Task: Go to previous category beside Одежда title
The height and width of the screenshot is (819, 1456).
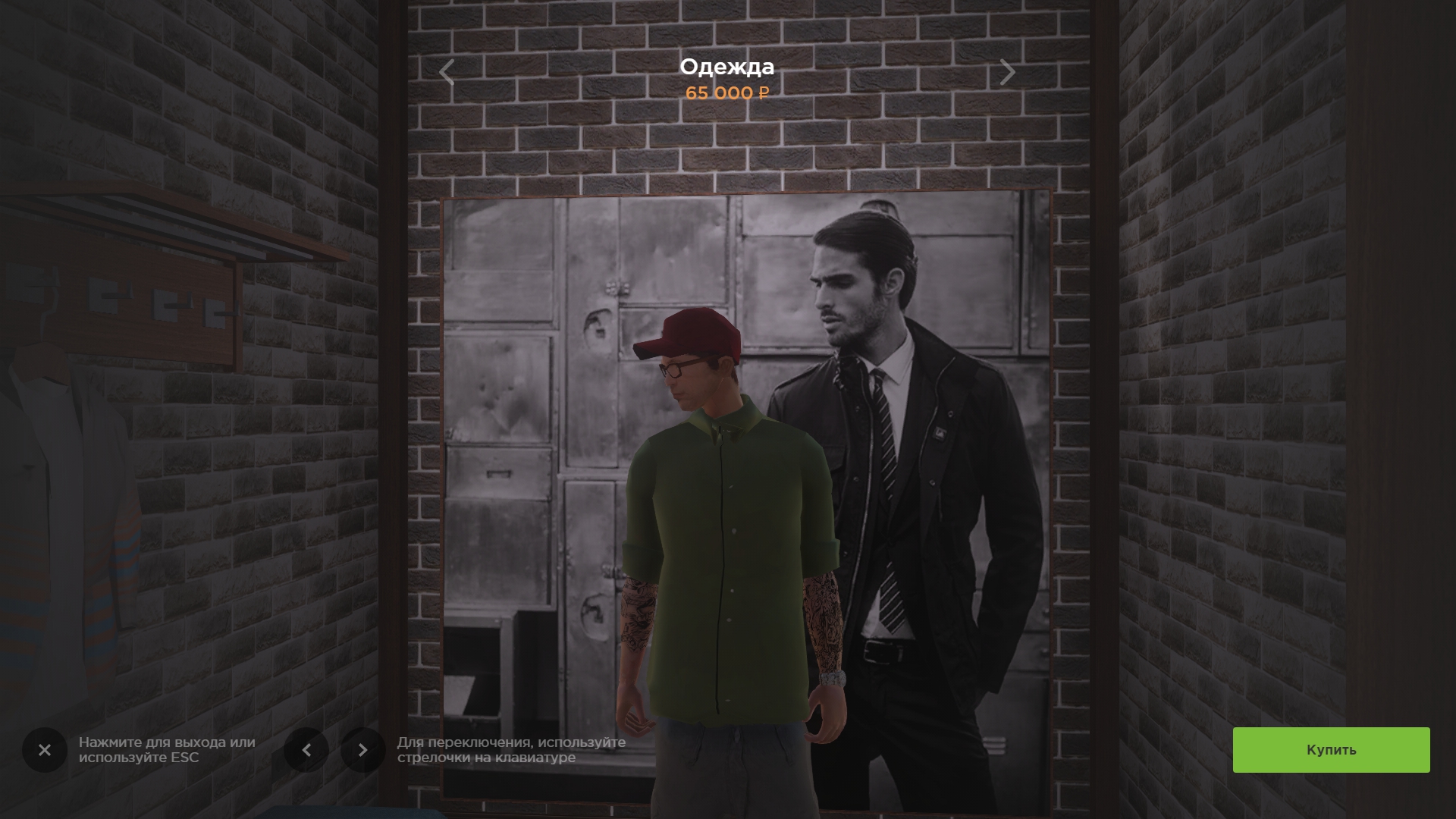Action: coord(447,73)
